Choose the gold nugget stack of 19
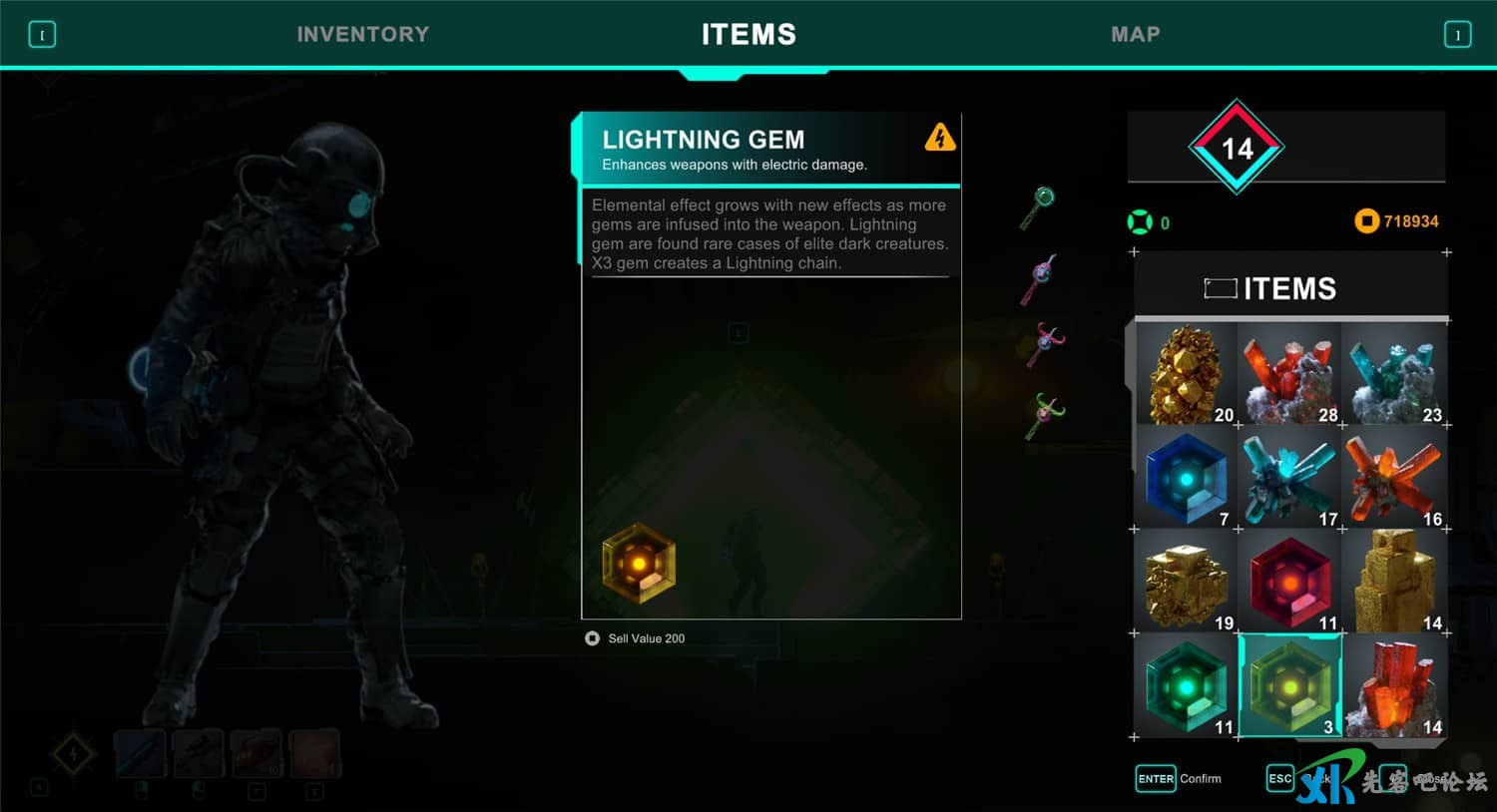The width and height of the screenshot is (1497, 812). coord(1187,583)
